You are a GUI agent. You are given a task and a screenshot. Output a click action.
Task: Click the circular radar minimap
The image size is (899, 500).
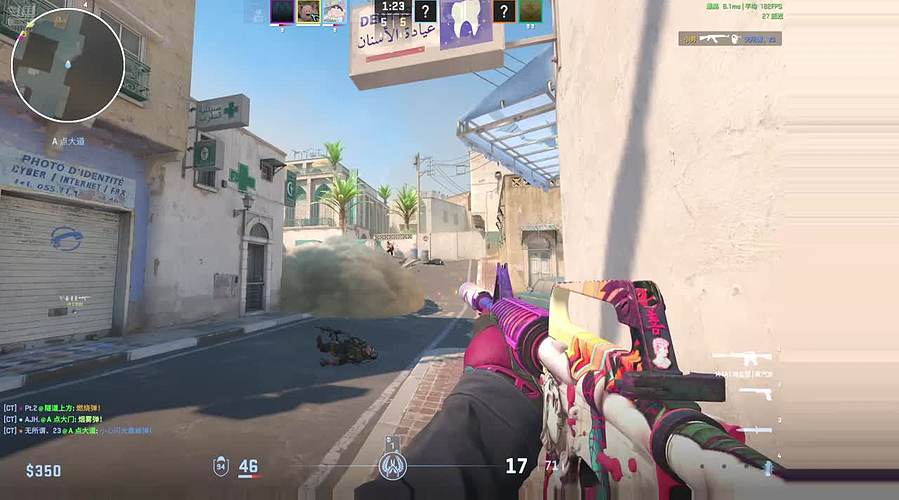pyautogui.click(x=68, y=65)
